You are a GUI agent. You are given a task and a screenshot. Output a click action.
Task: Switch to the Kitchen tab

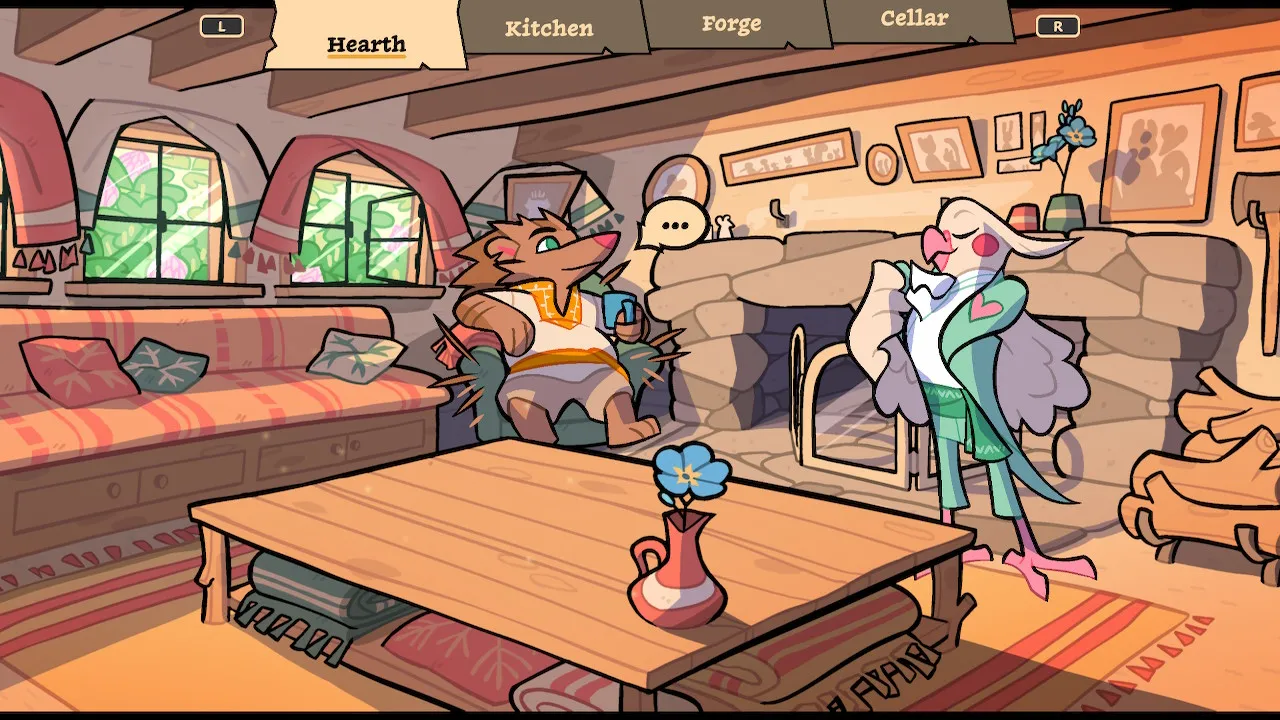(x=549, y=28)
